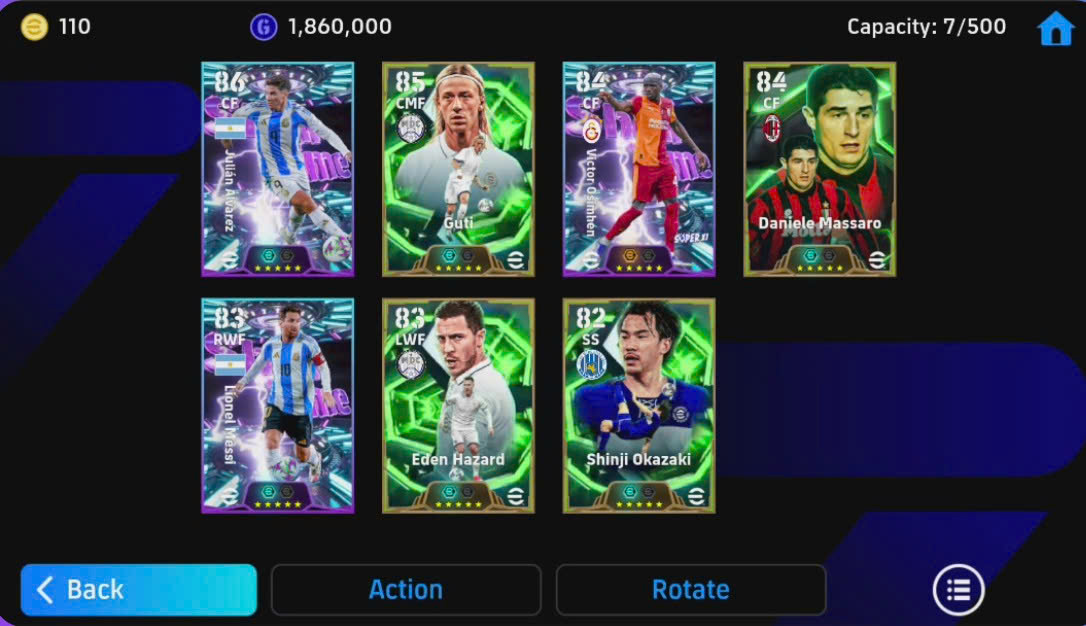The image size is (1086, 626).
Task: Select the Shinji Okazaki SS card
Action: click(639, 405)
